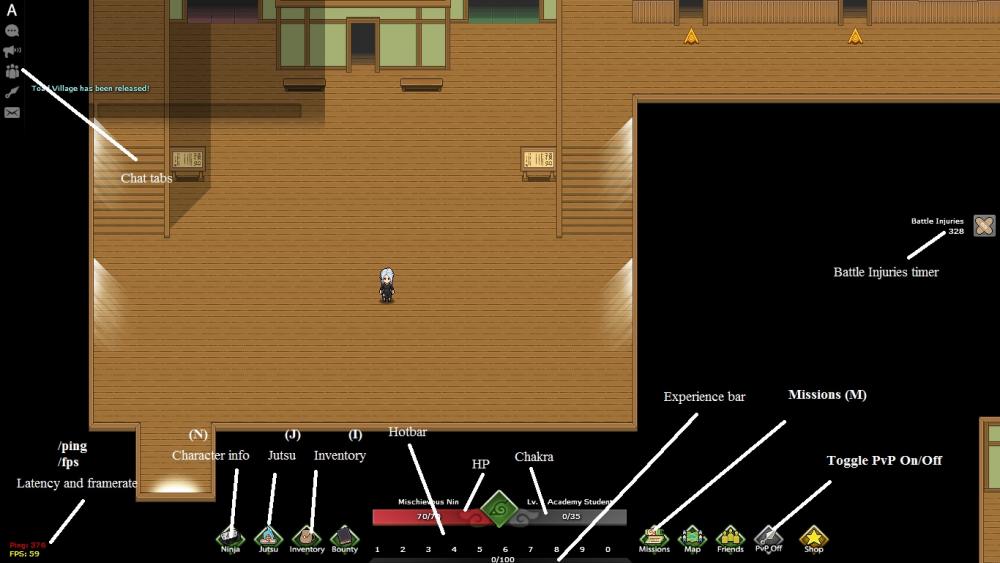Click the chat input box
The width and height of the screenshot is (1000, 563).
click(x=198, y=111)
